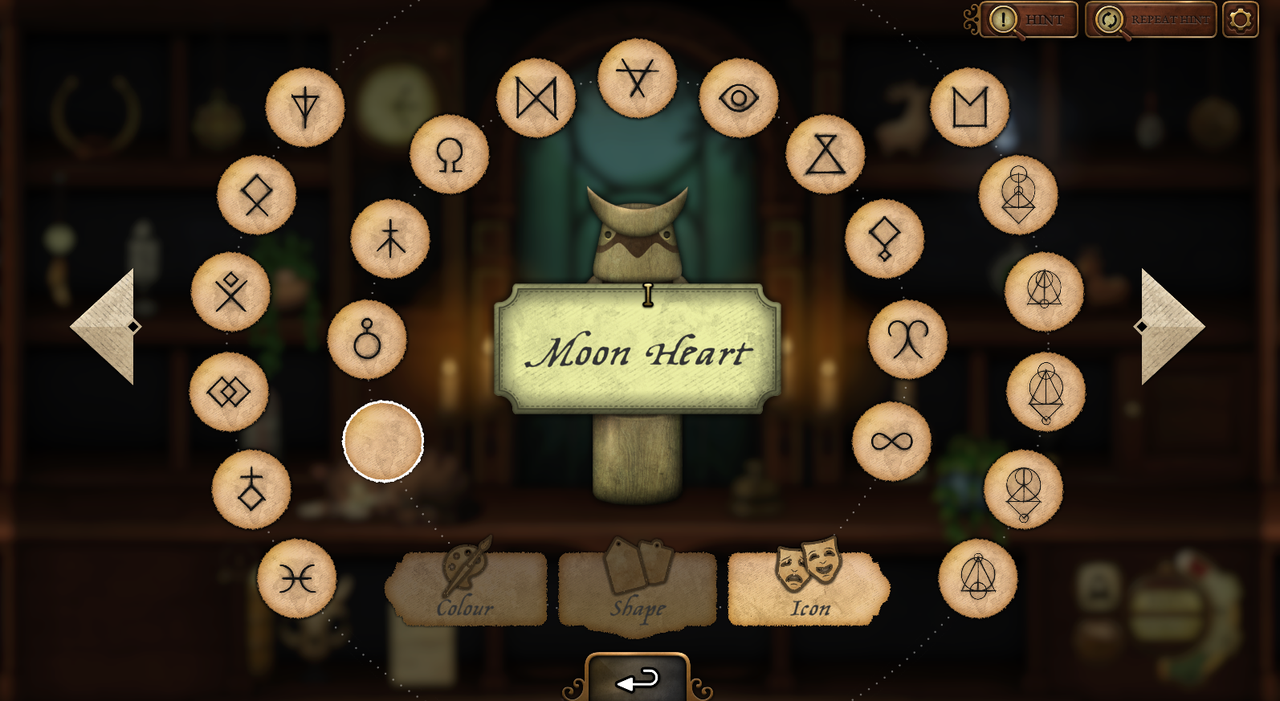Switch to the Colour tab
1280x701 pixels.
click(x=466, y=590)
